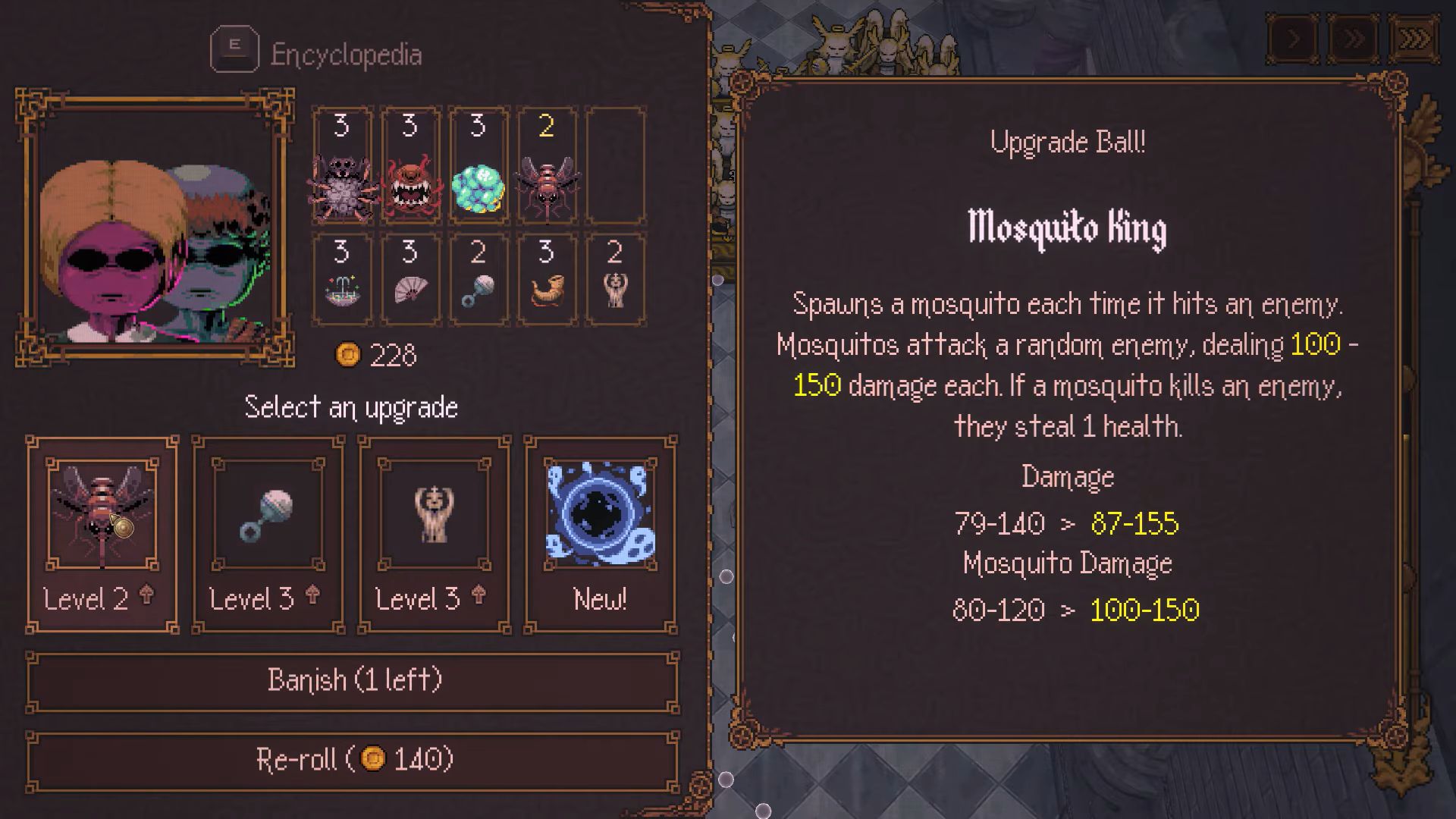Inspect the fountain passive item slot
This screenshot has width=1456, height=819.
click(342, 279)
